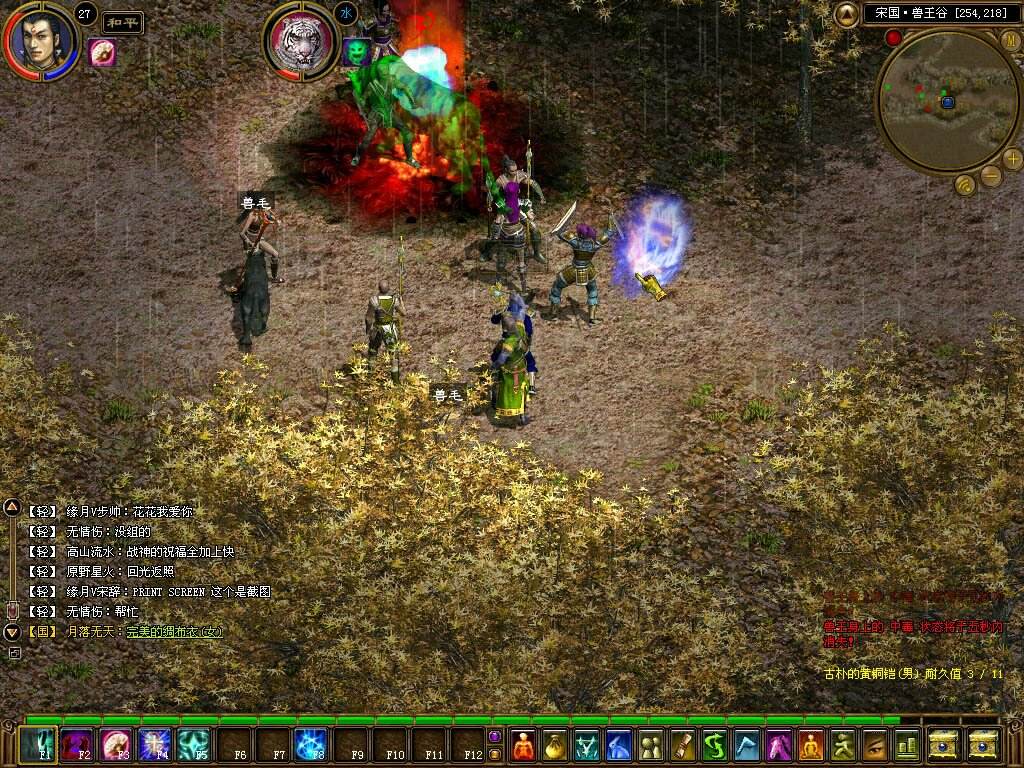Activate the F1 skill slot
Screen dimensions: 1024x768
39,745
